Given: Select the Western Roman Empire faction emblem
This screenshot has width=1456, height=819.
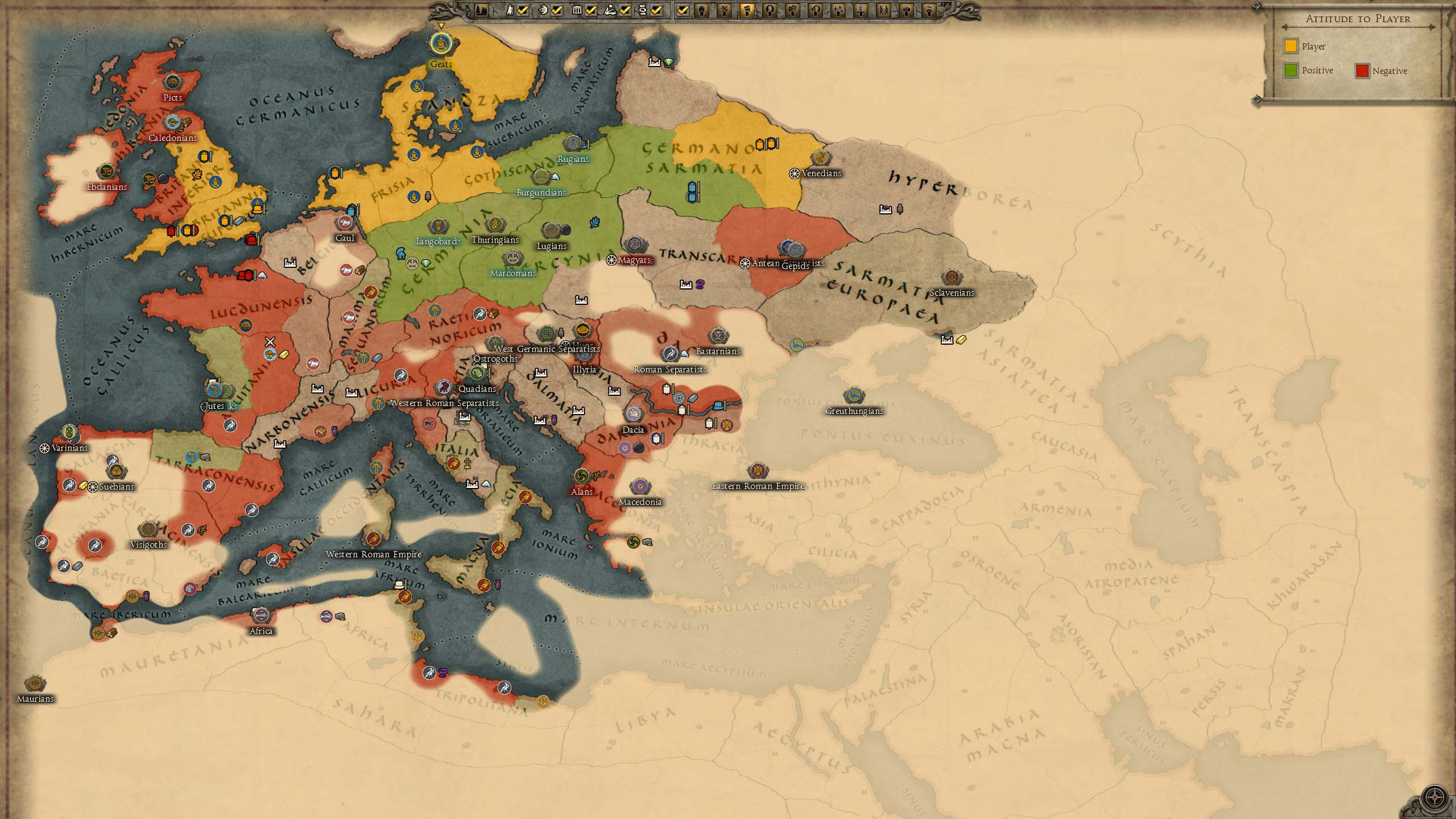Looking at the screenshot, I should [x=373, y=538].
